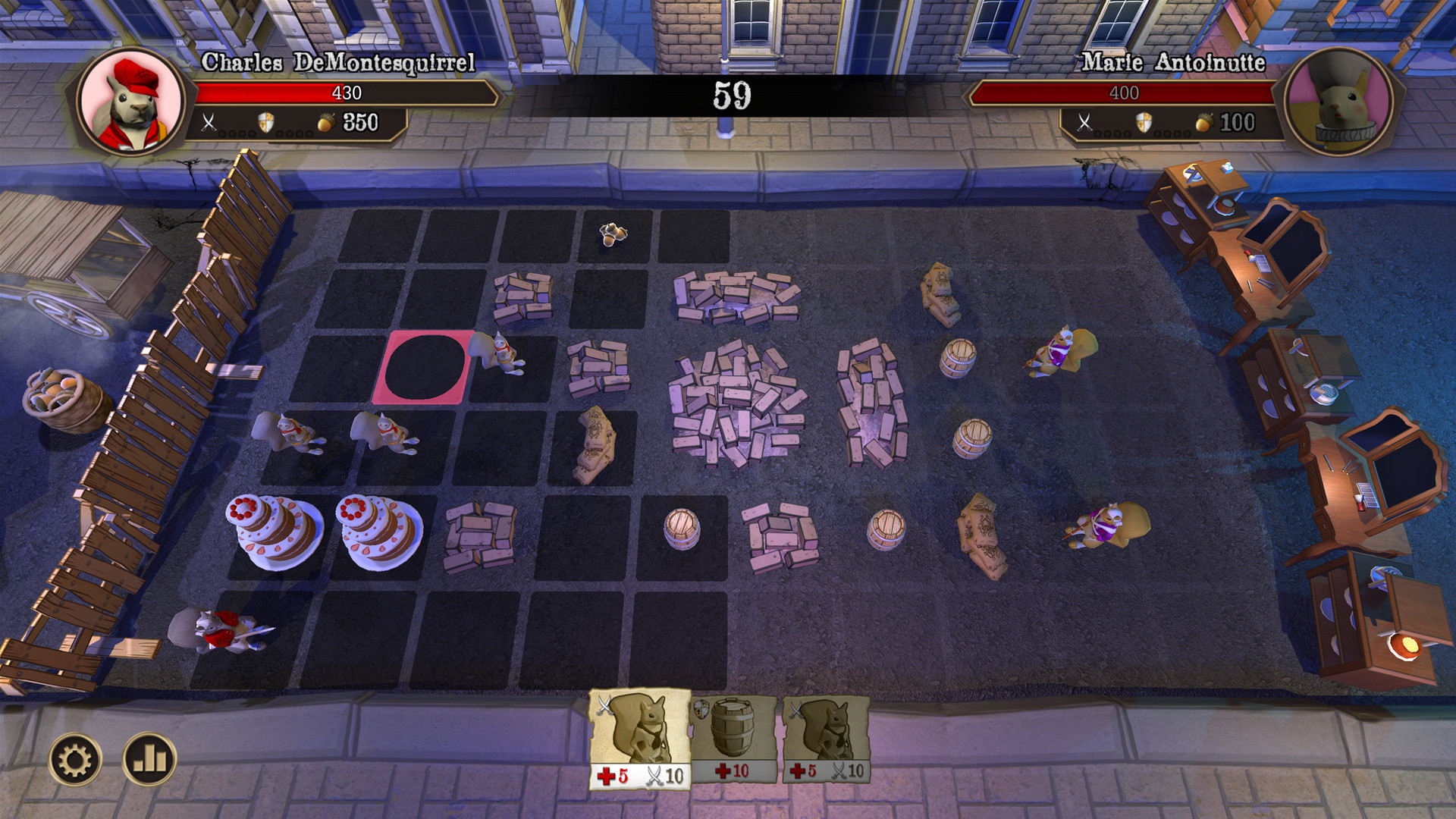
Task: Click the acorn pickup at the top of the grid
Action: [x=611, y=233]
